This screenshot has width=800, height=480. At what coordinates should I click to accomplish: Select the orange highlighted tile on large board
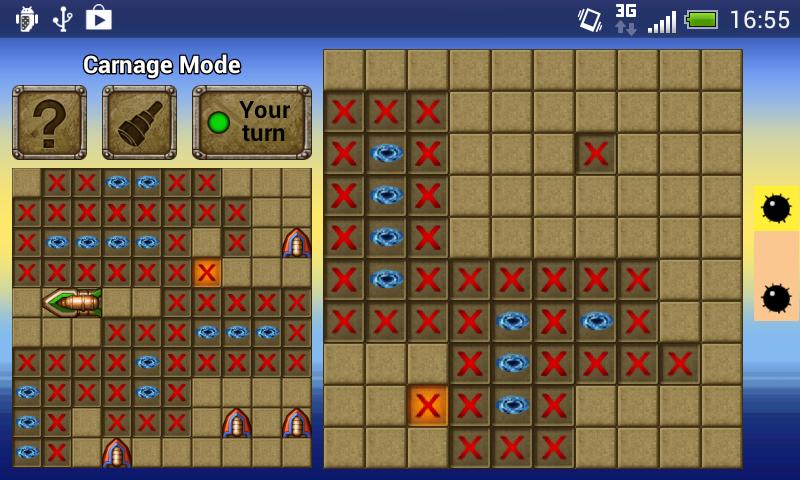tap(428, 406)
